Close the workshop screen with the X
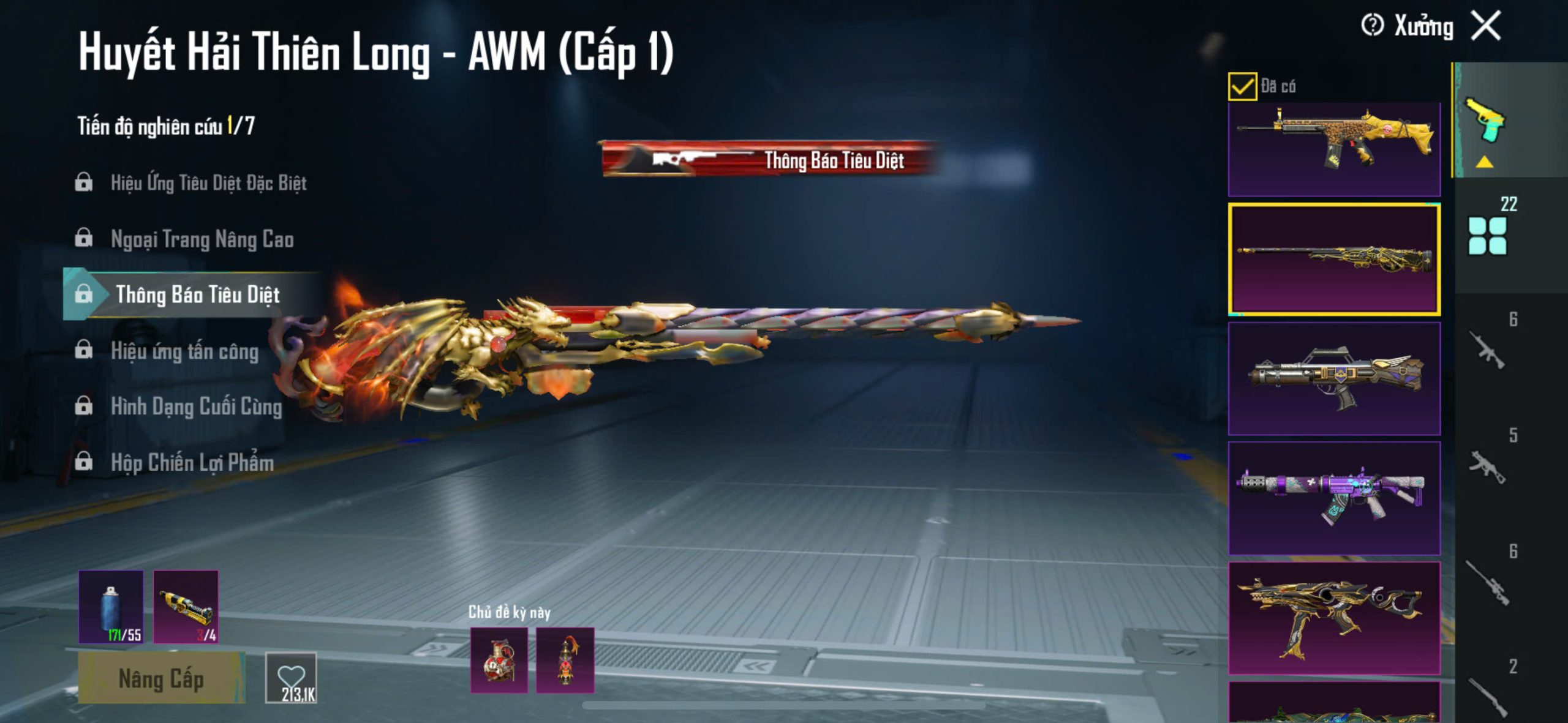Image resolution: width=1568 pixels, height=723 pixels. pyautogui.click(x=1487, y=26)
